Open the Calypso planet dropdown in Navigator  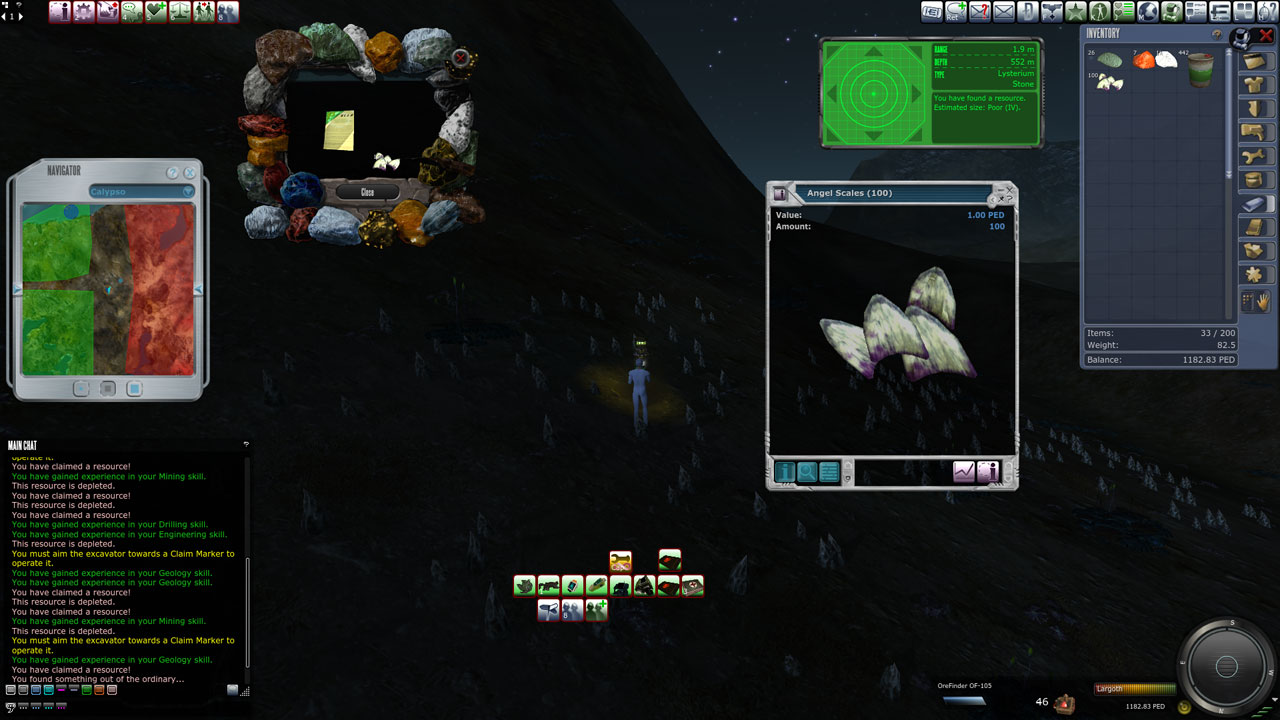[x=187, y=191]
